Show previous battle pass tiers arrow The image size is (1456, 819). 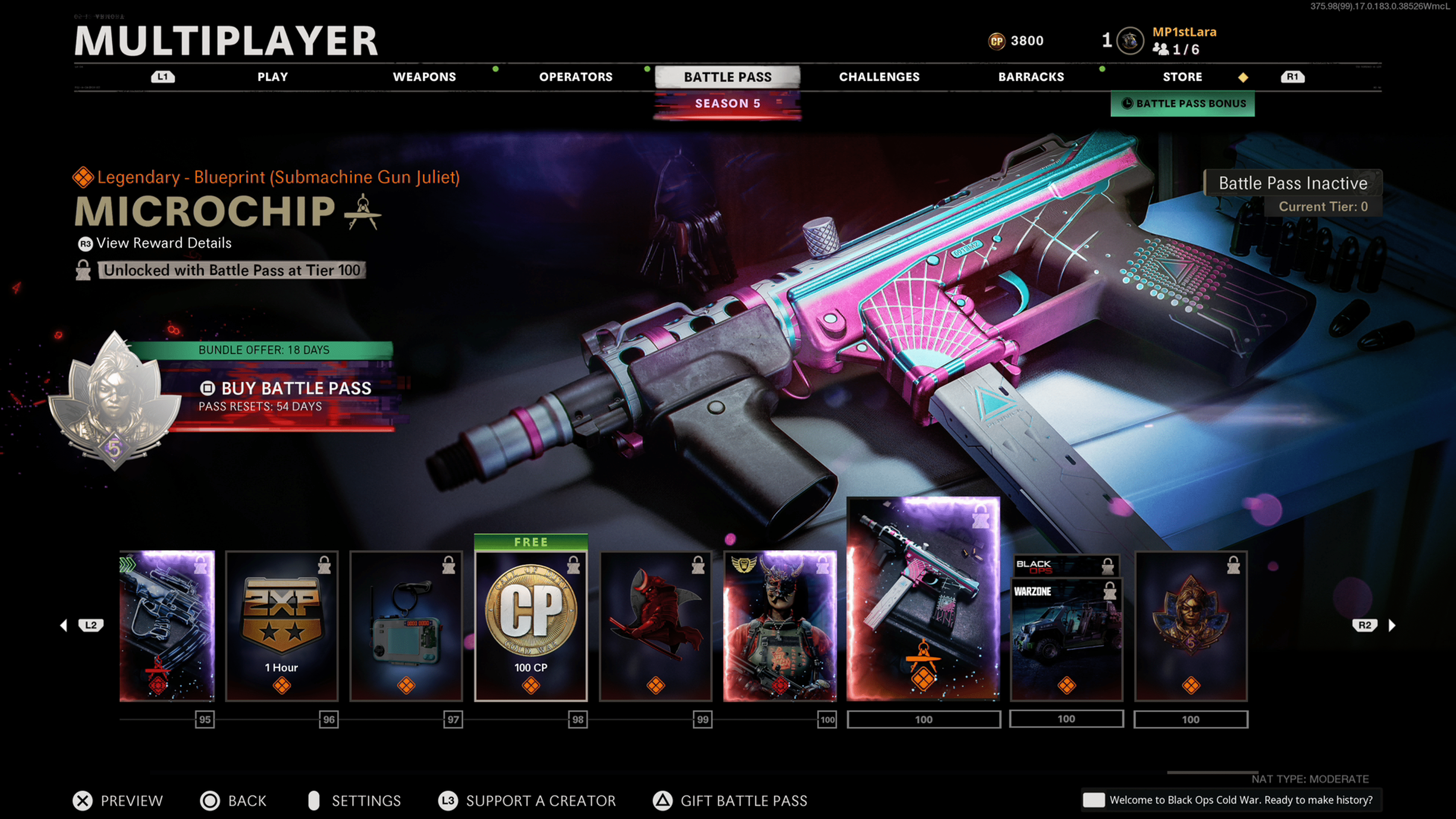tap(64, 625)
